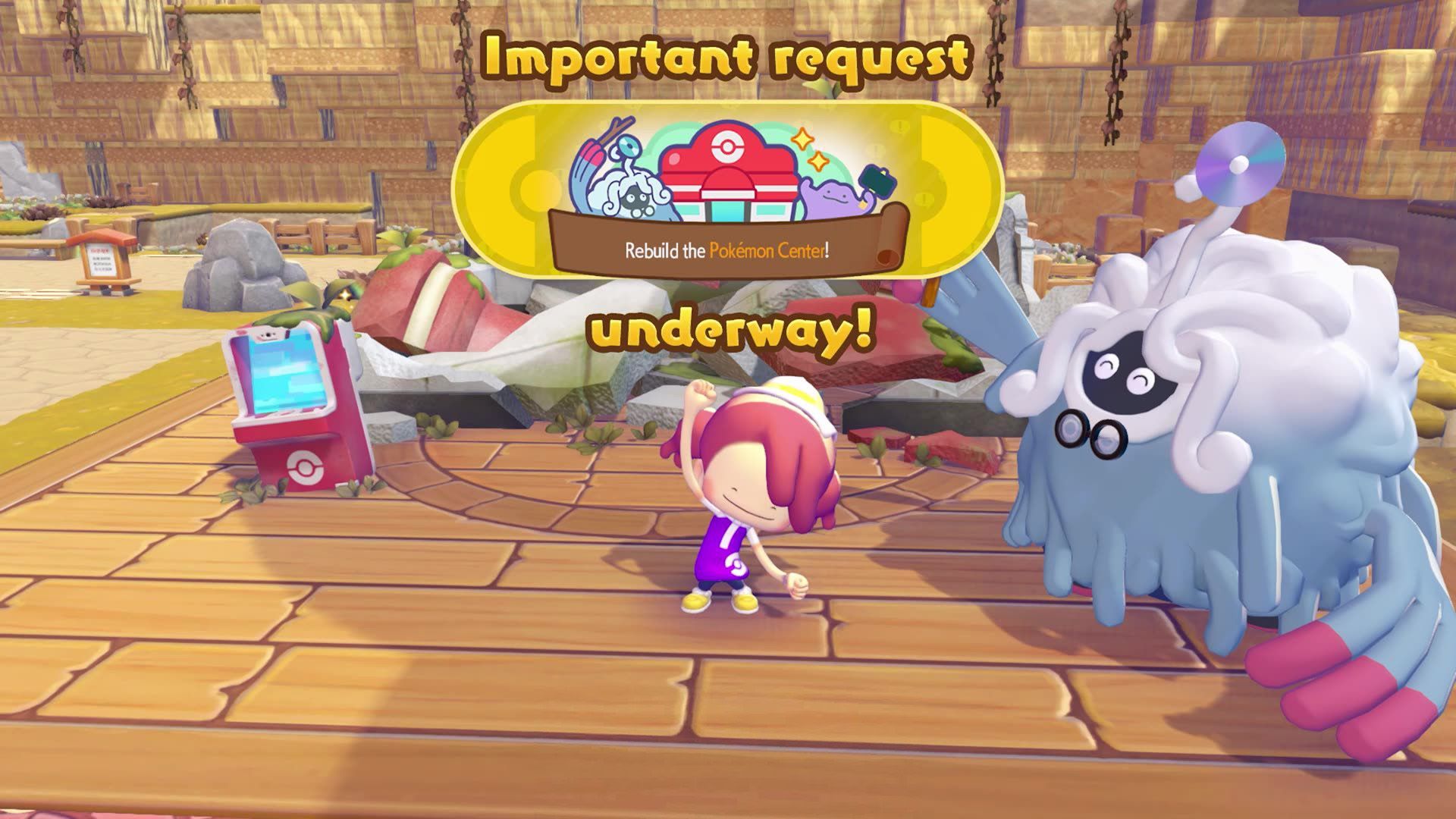Click the briefcase held by Ditto
This screenshot has height=819, width=1456.
tap(877, 181)
